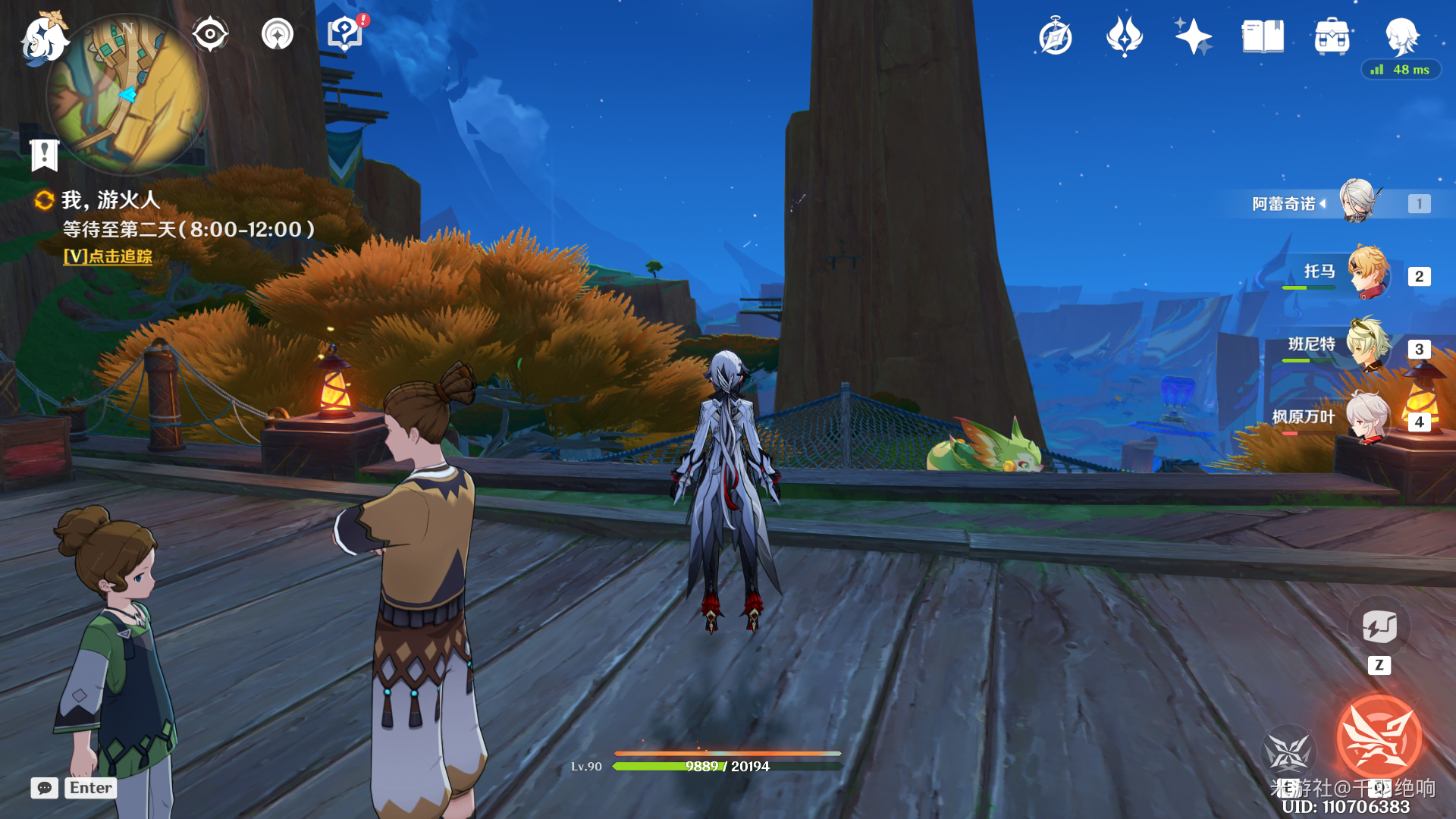Open the Adventurer Handbook compass icon
Screen dimensions: 1456x819
click(x=1055, y=37)
